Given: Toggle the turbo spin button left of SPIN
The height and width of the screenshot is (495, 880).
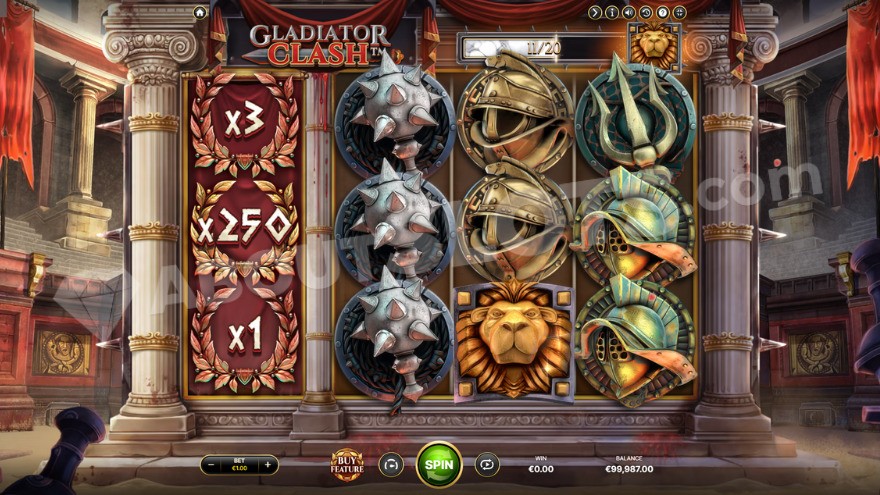Looking at the screenshot, I should [x=391, y=464].
